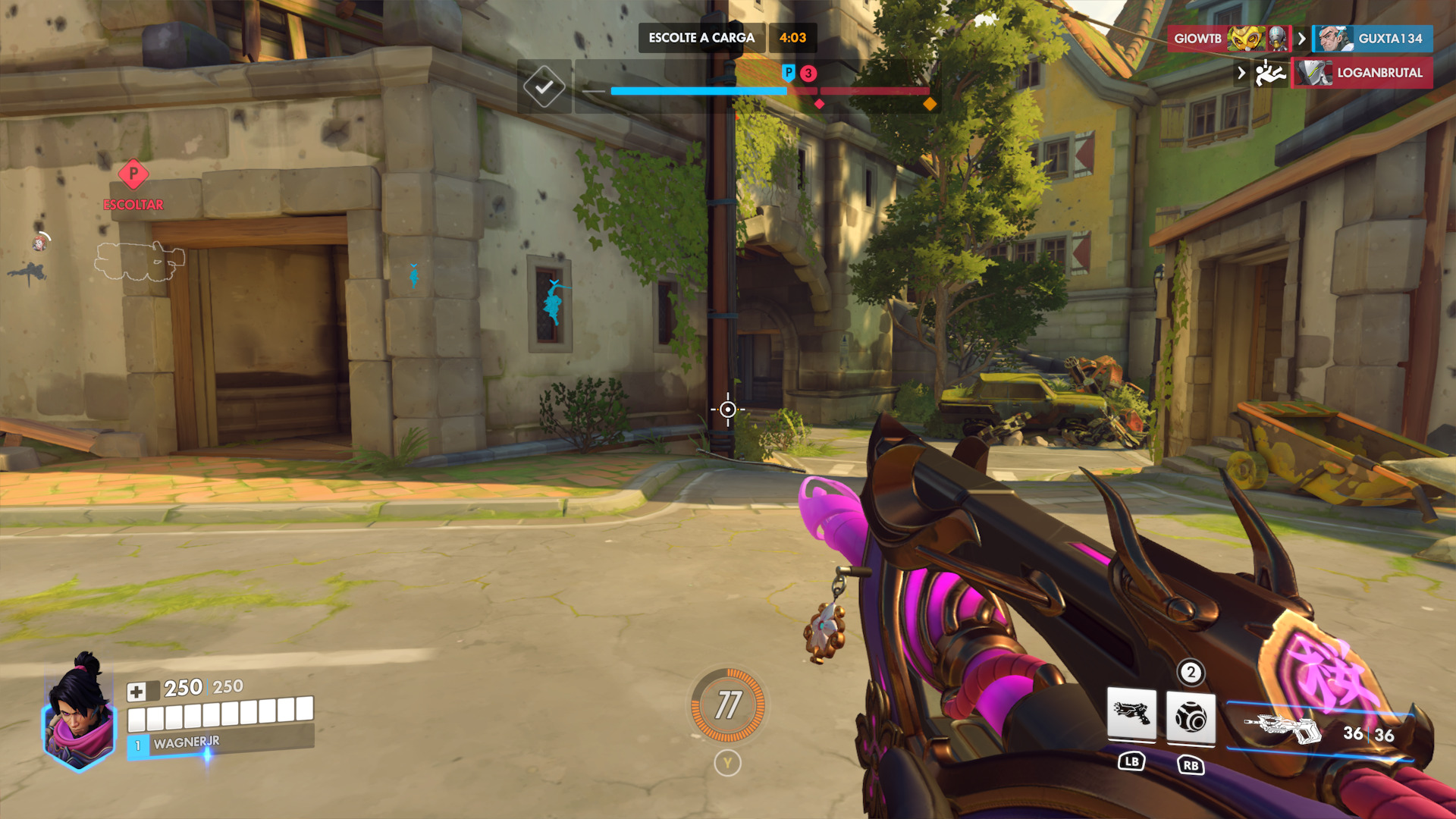Select the orange diamond final checkpoint marker
The image size is (1456, 819).
pos(930,104)
